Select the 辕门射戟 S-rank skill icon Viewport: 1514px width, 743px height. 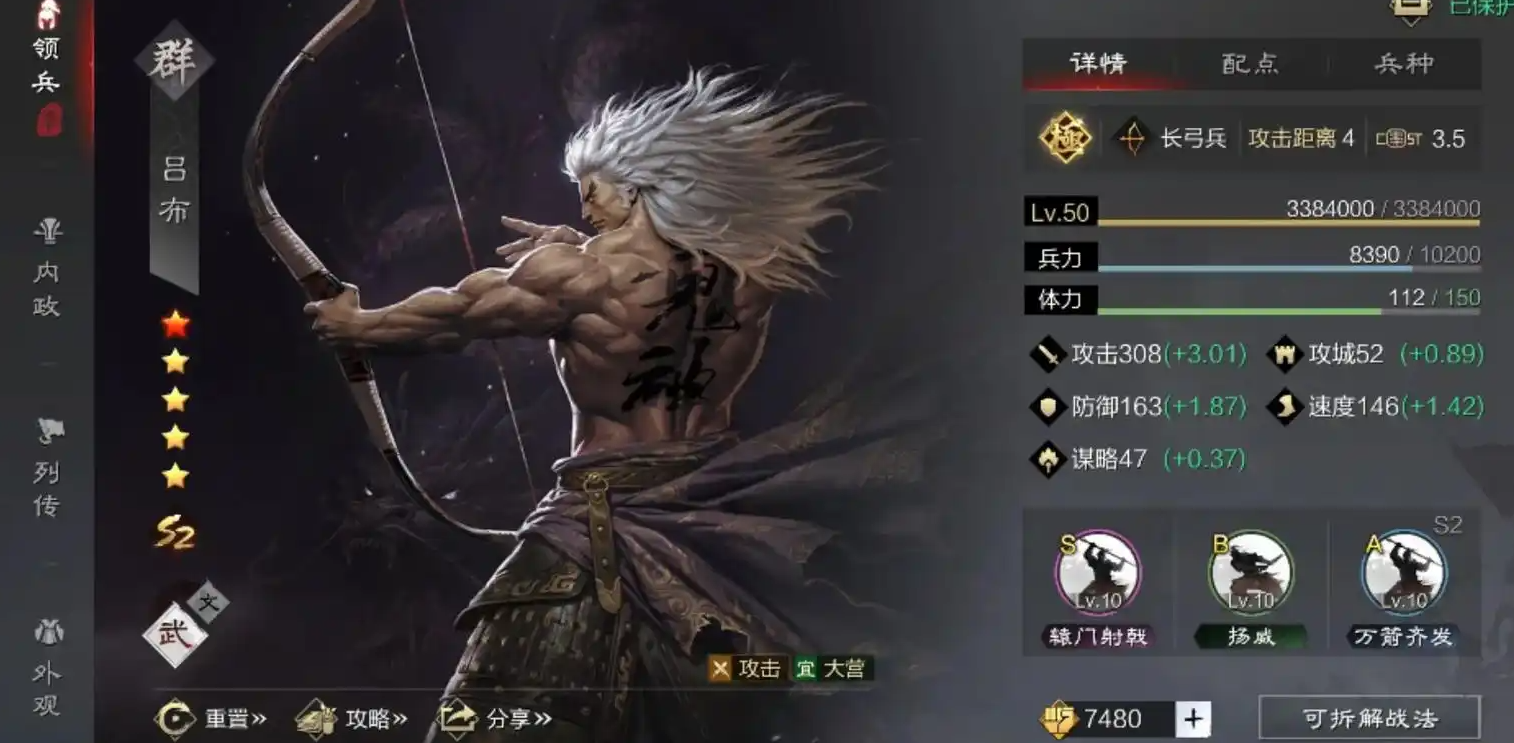[1100, 572]
